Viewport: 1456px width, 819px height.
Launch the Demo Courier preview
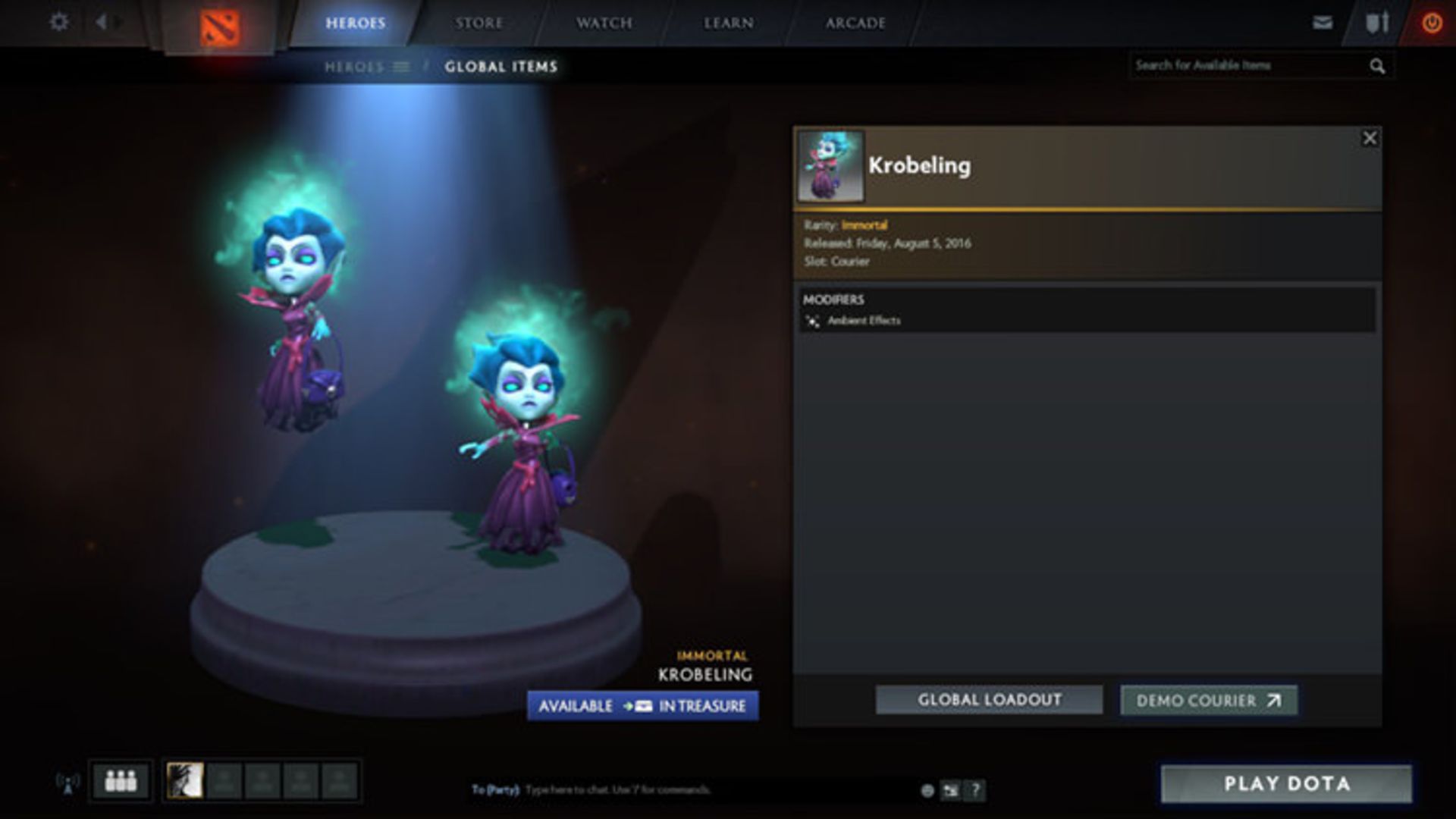pos(1209,701)
